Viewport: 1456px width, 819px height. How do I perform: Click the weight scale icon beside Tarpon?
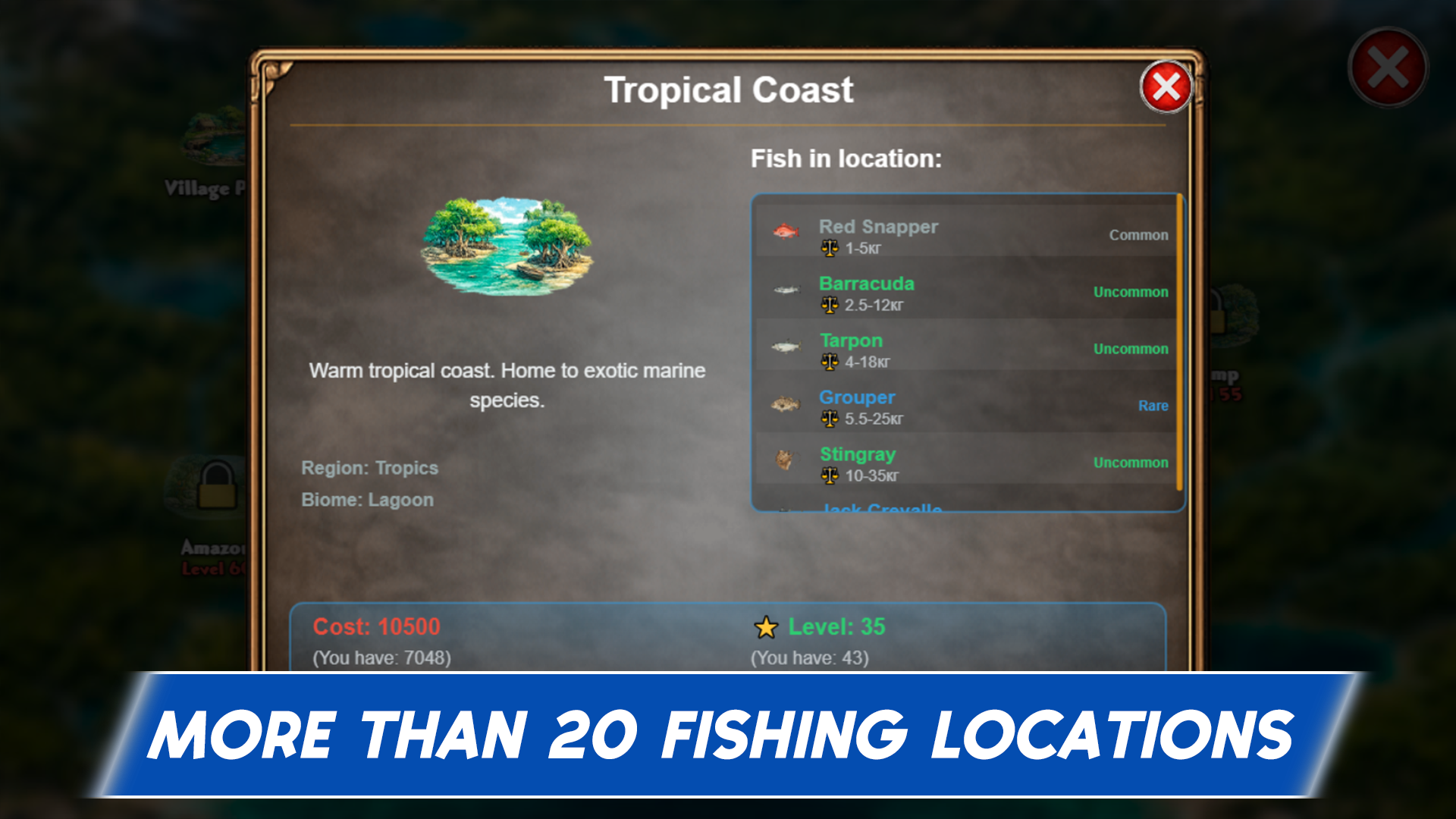coord(828,362)
